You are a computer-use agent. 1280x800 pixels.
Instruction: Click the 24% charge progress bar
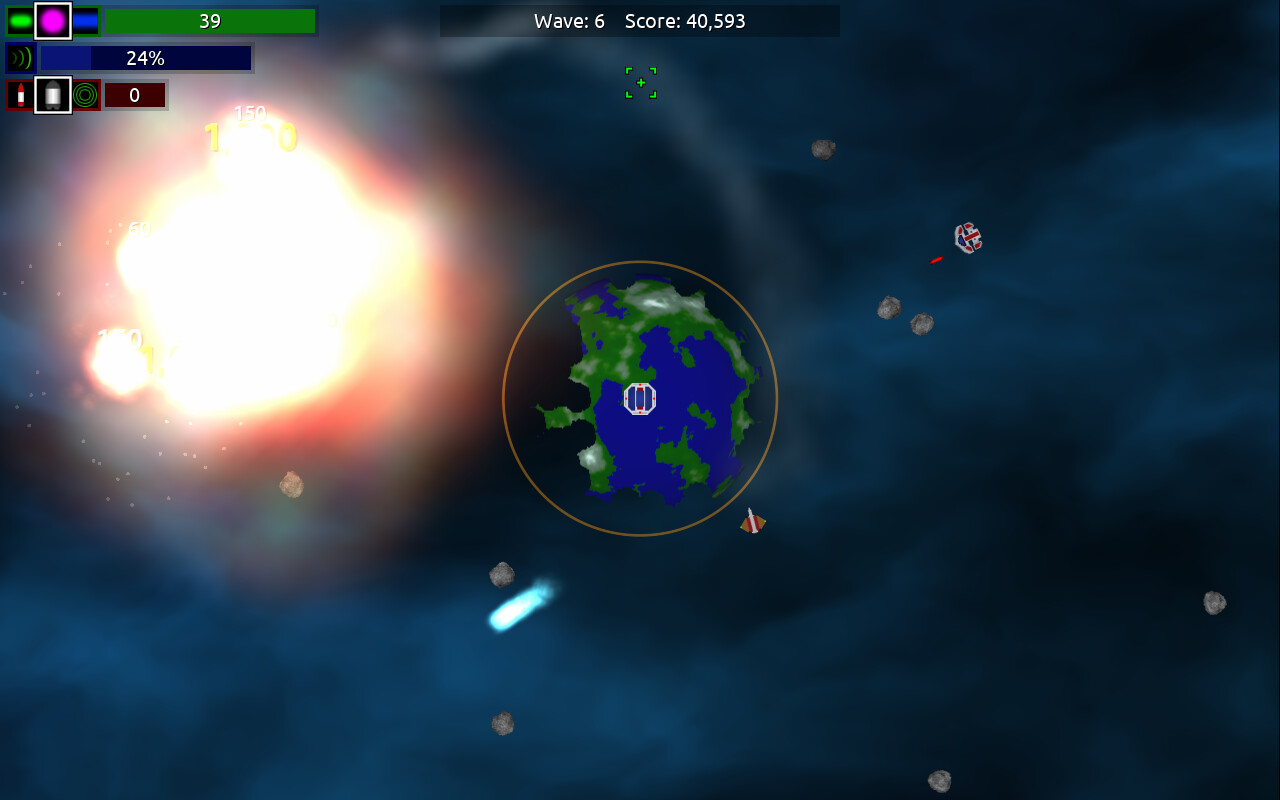tap(145, 58)
